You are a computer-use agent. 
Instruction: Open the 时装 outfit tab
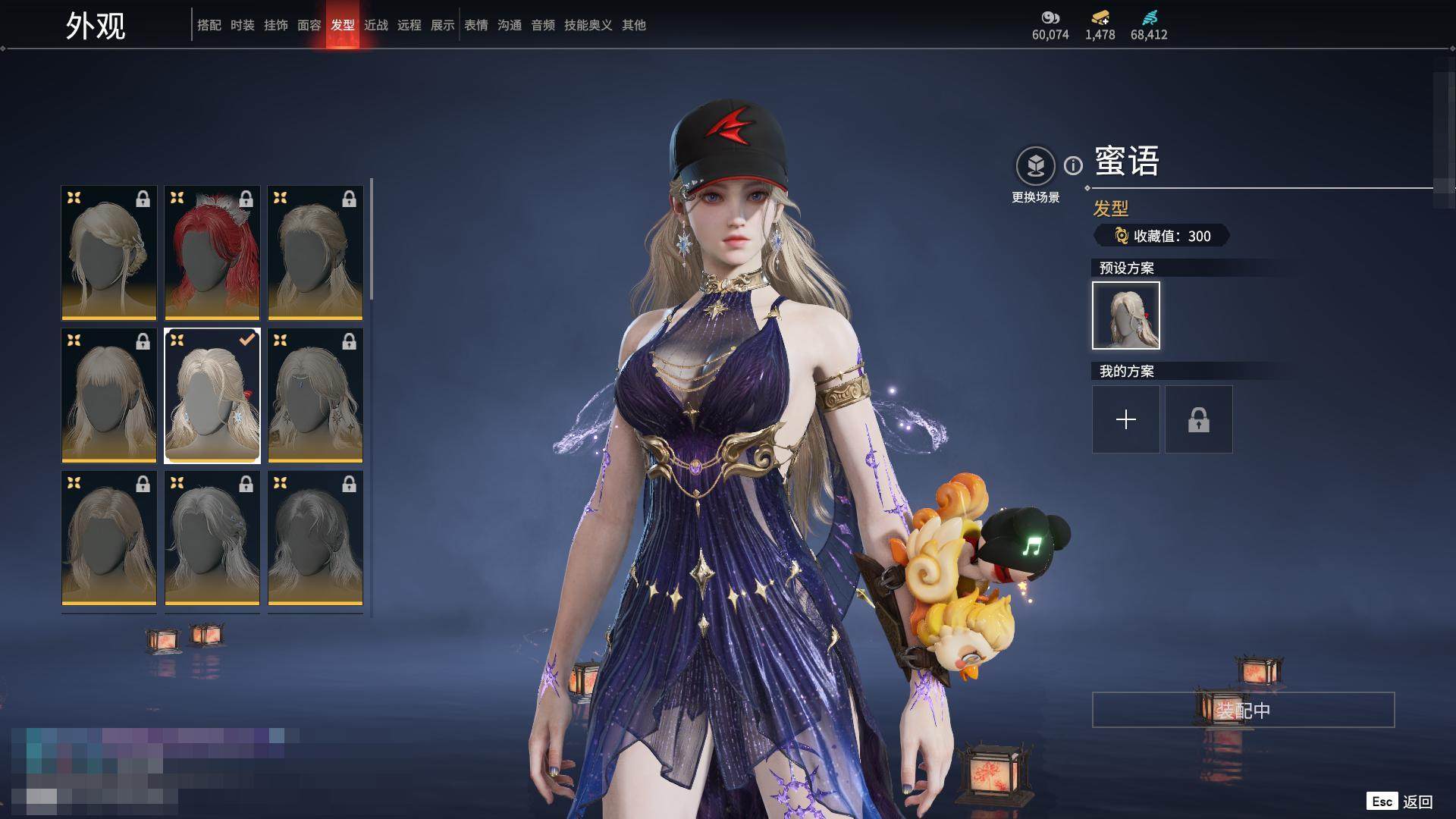click(242, 25)
